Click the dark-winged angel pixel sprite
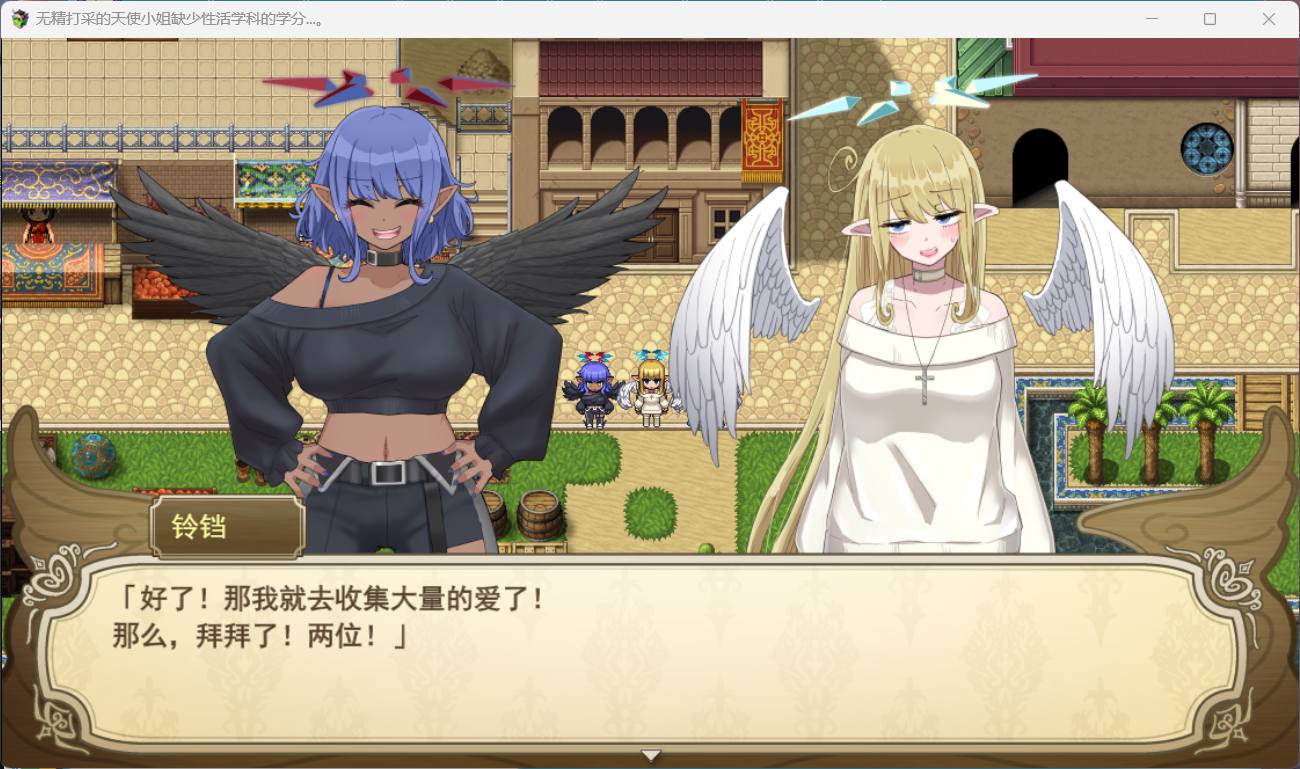Image resolution: width=1300 pixels, height=769 pixels. click(592, 390)
